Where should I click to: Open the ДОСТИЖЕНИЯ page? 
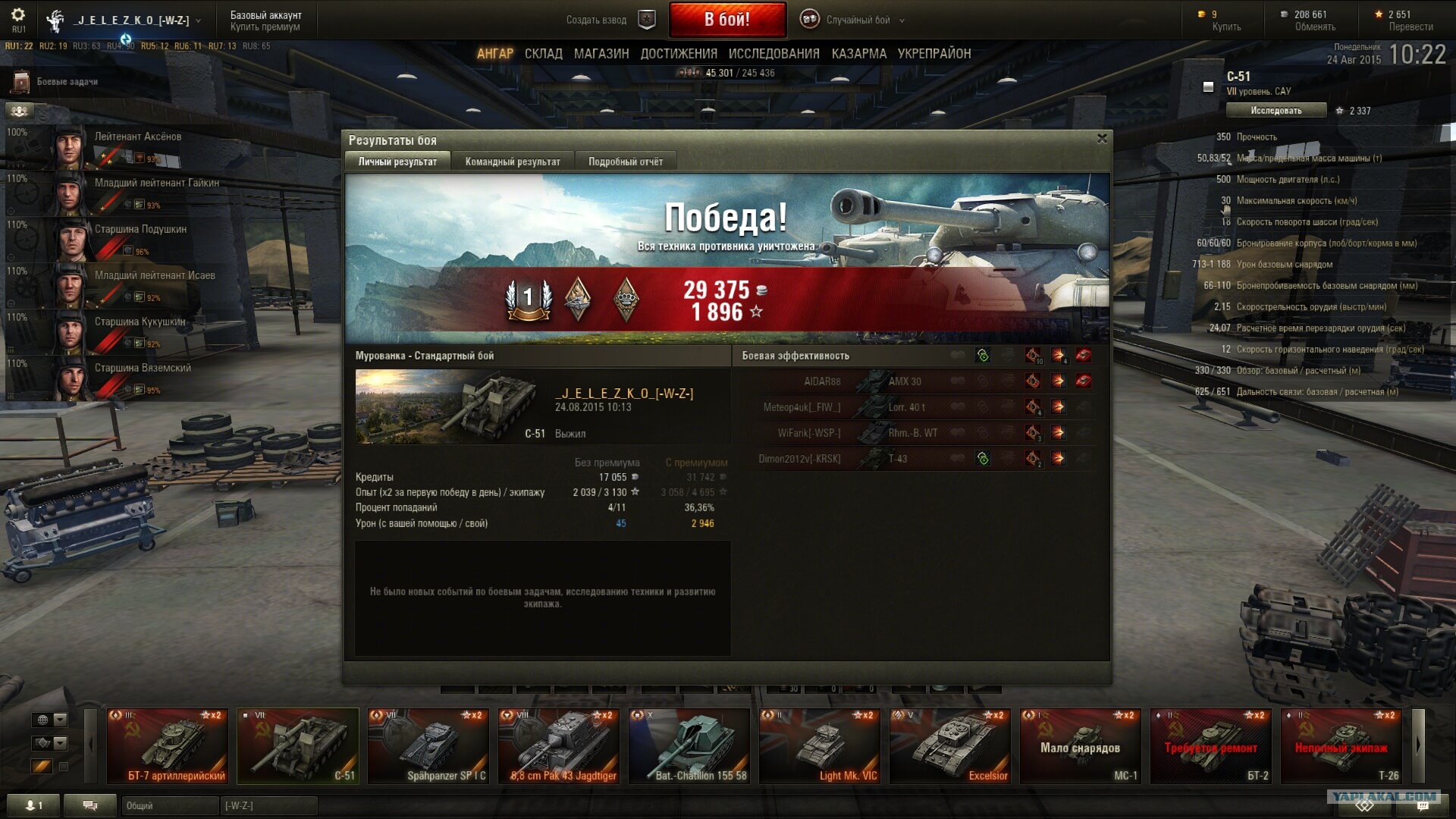(x=678, y=54)
